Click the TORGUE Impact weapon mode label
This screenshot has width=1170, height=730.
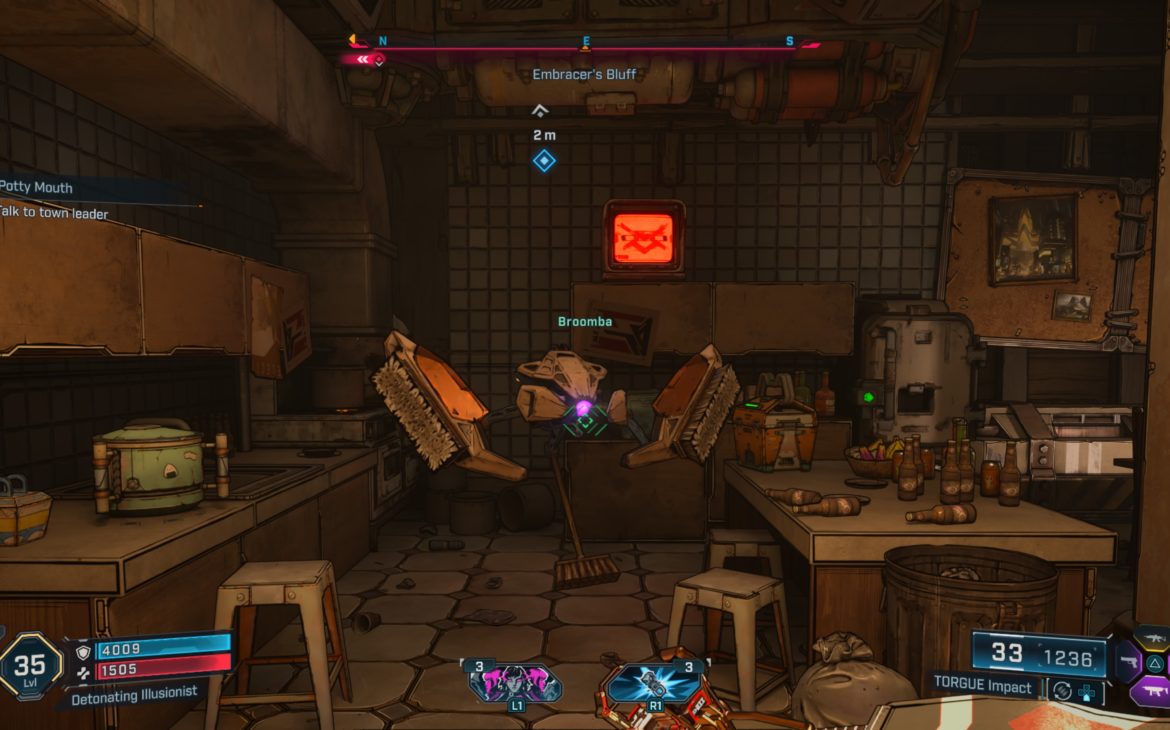coord(985,687)
